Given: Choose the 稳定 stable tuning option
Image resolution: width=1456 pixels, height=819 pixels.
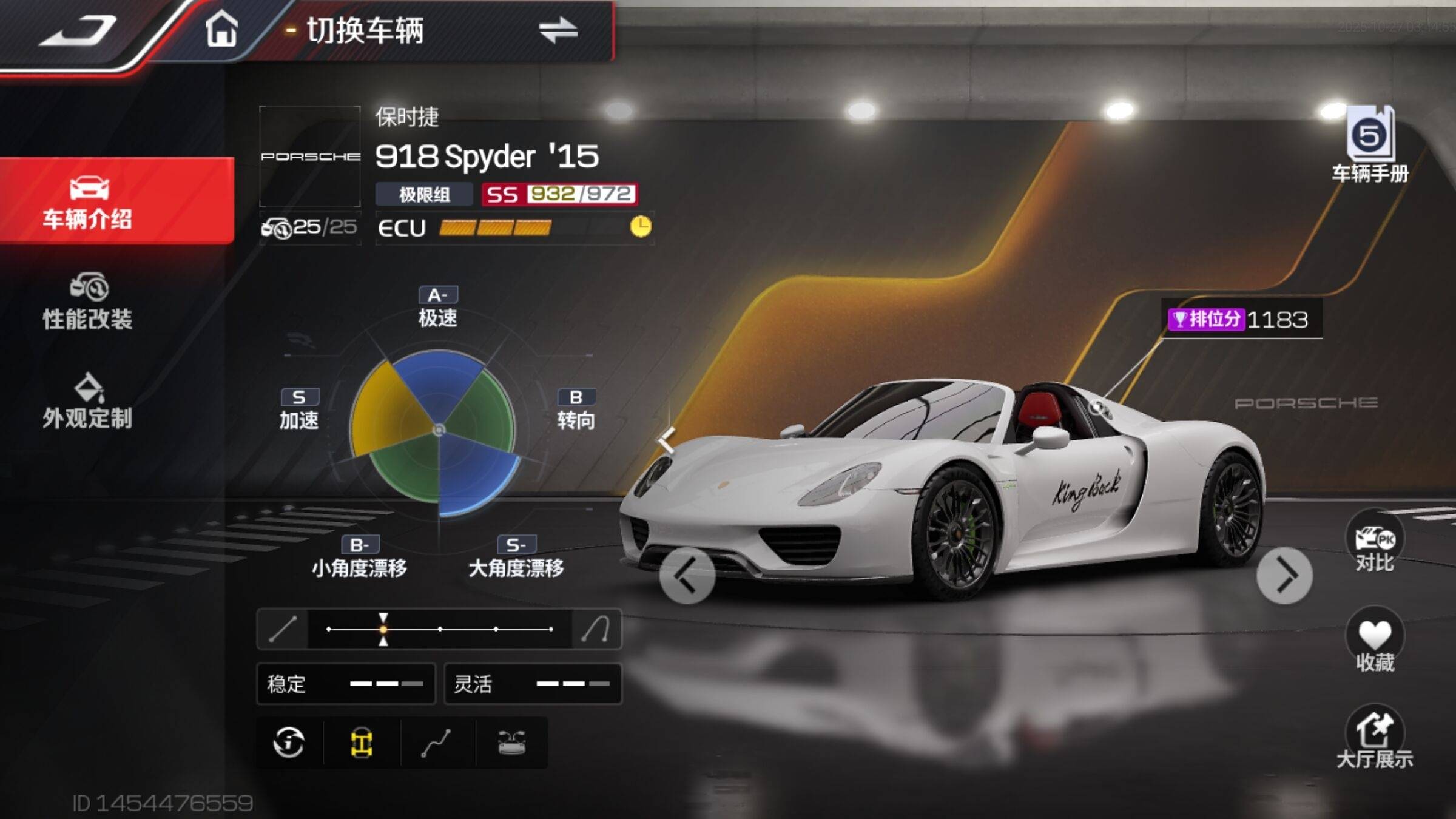Looking at the screenshot, I should [346, 684].
